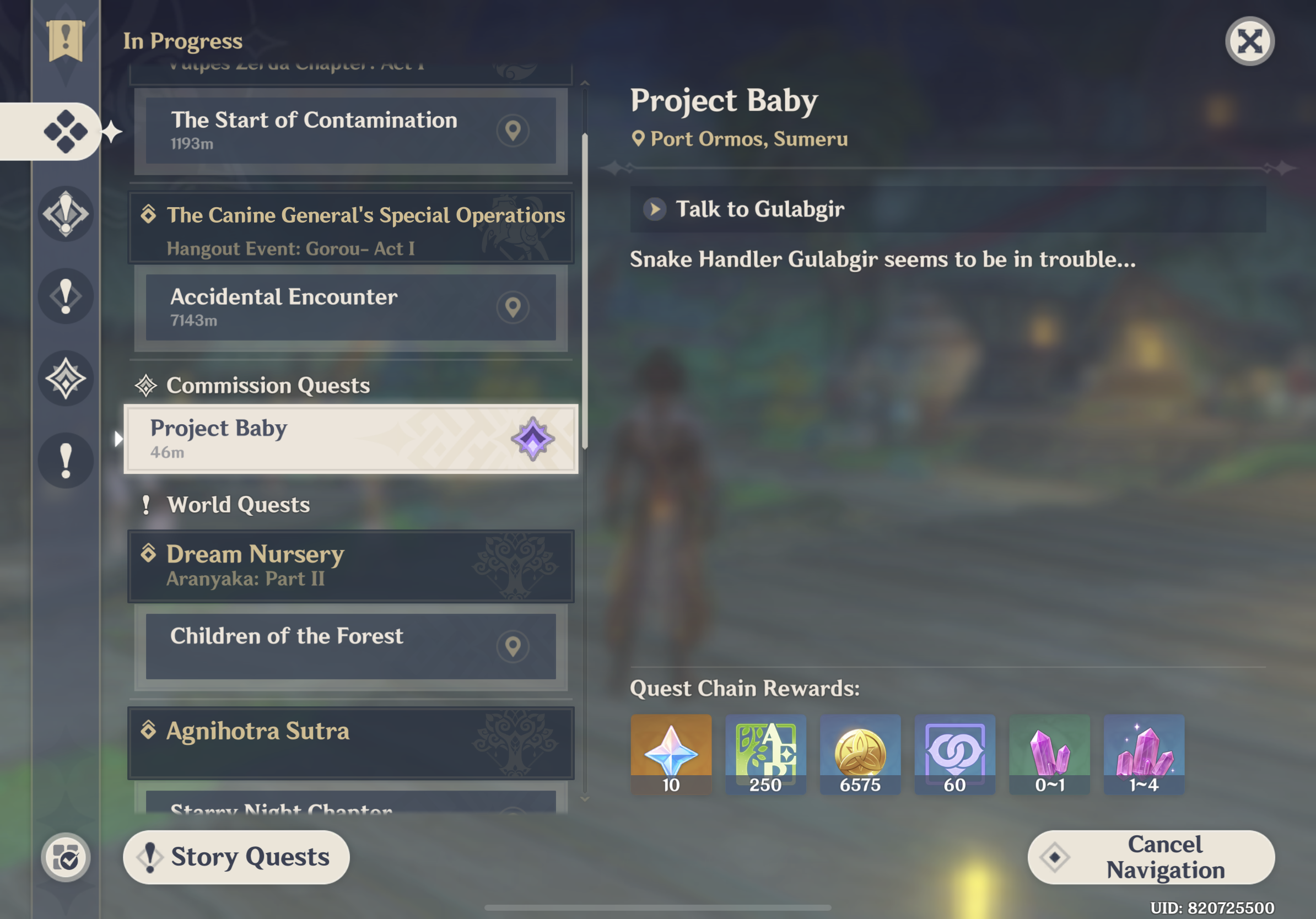Image resolution: width=1316 pixels, height=919 pixels.
Task: Click the Mora reward icon showing 6575
Action: click(860, 755)
